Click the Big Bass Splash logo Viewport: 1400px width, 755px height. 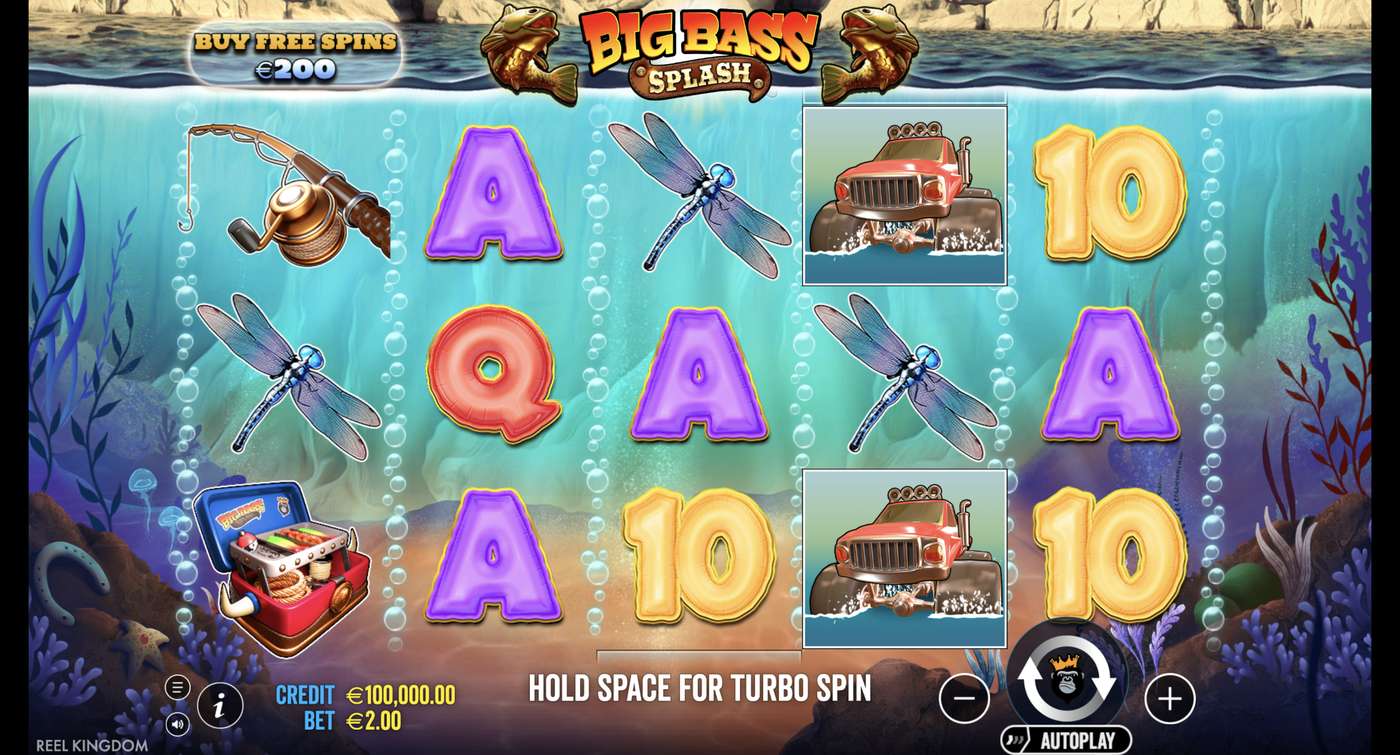click(700, 50)
